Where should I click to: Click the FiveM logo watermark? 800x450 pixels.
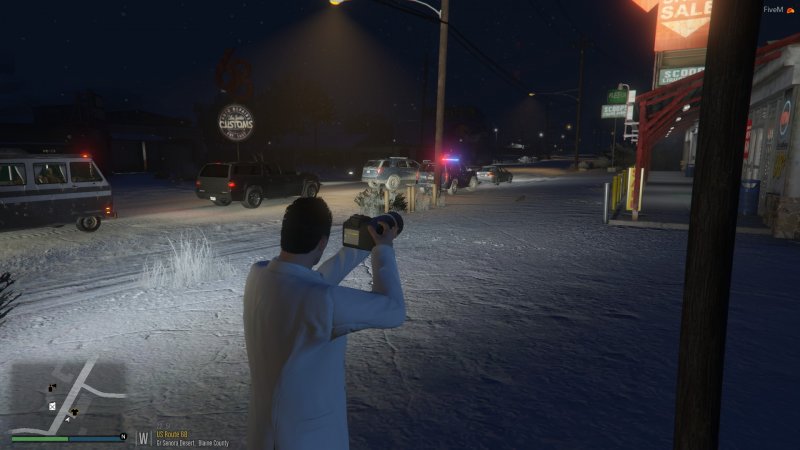(773, 9)
